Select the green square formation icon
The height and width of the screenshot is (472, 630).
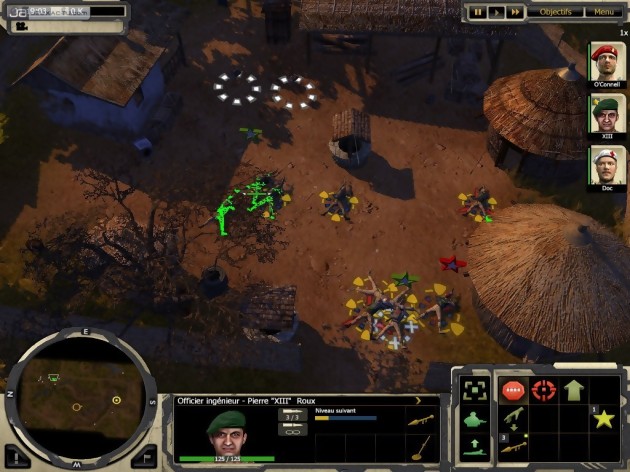(x=474, y=390)
